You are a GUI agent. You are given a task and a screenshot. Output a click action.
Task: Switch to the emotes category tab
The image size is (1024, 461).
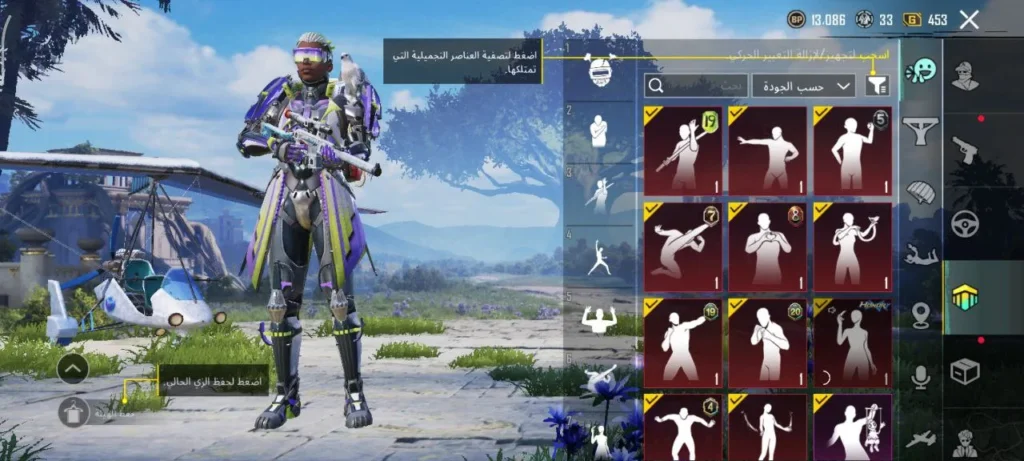(x=920, y=72)
